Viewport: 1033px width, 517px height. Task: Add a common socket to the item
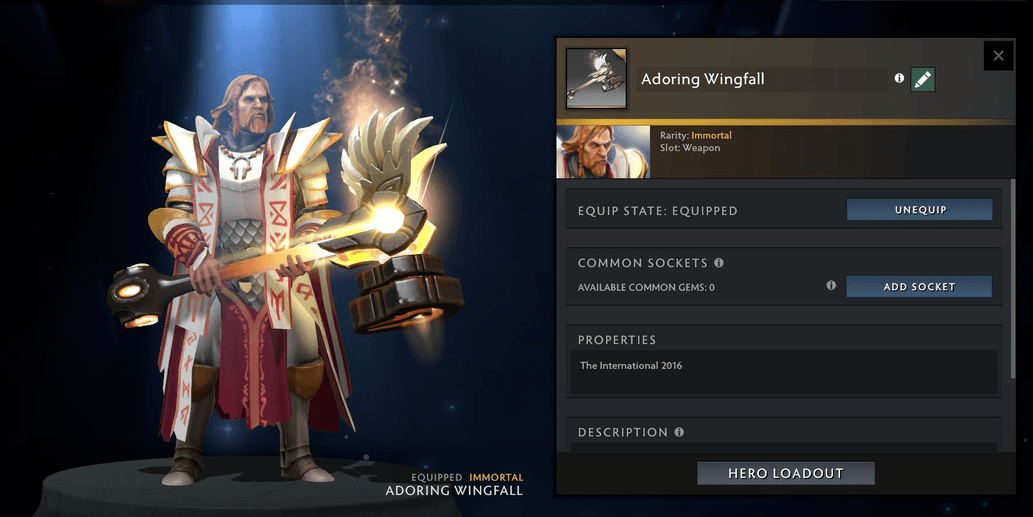click(x=919, y=287)
